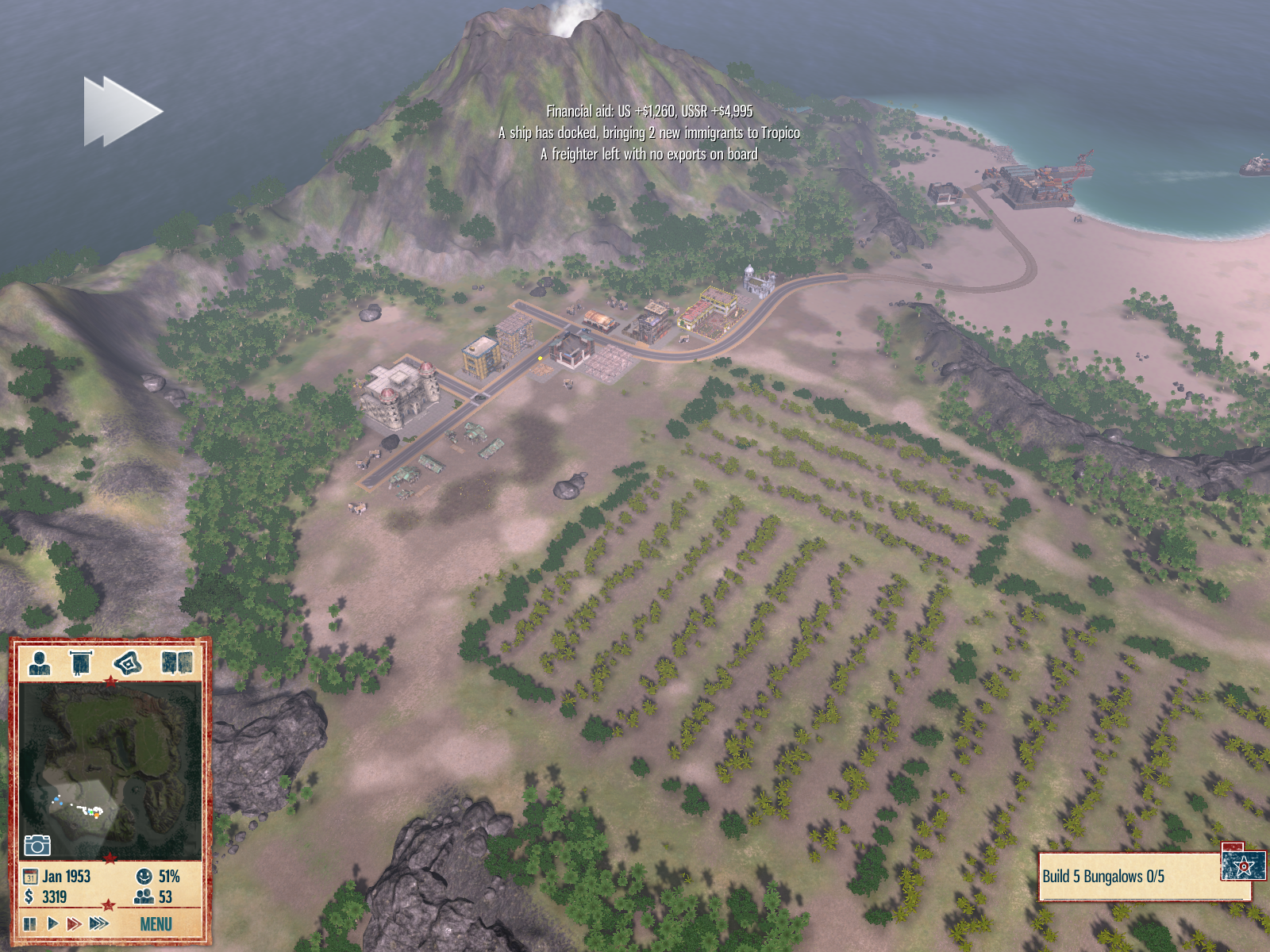This screenshot has width=1270, height=952.
Task: Click the treasury dollar sign
Action: 29,896
